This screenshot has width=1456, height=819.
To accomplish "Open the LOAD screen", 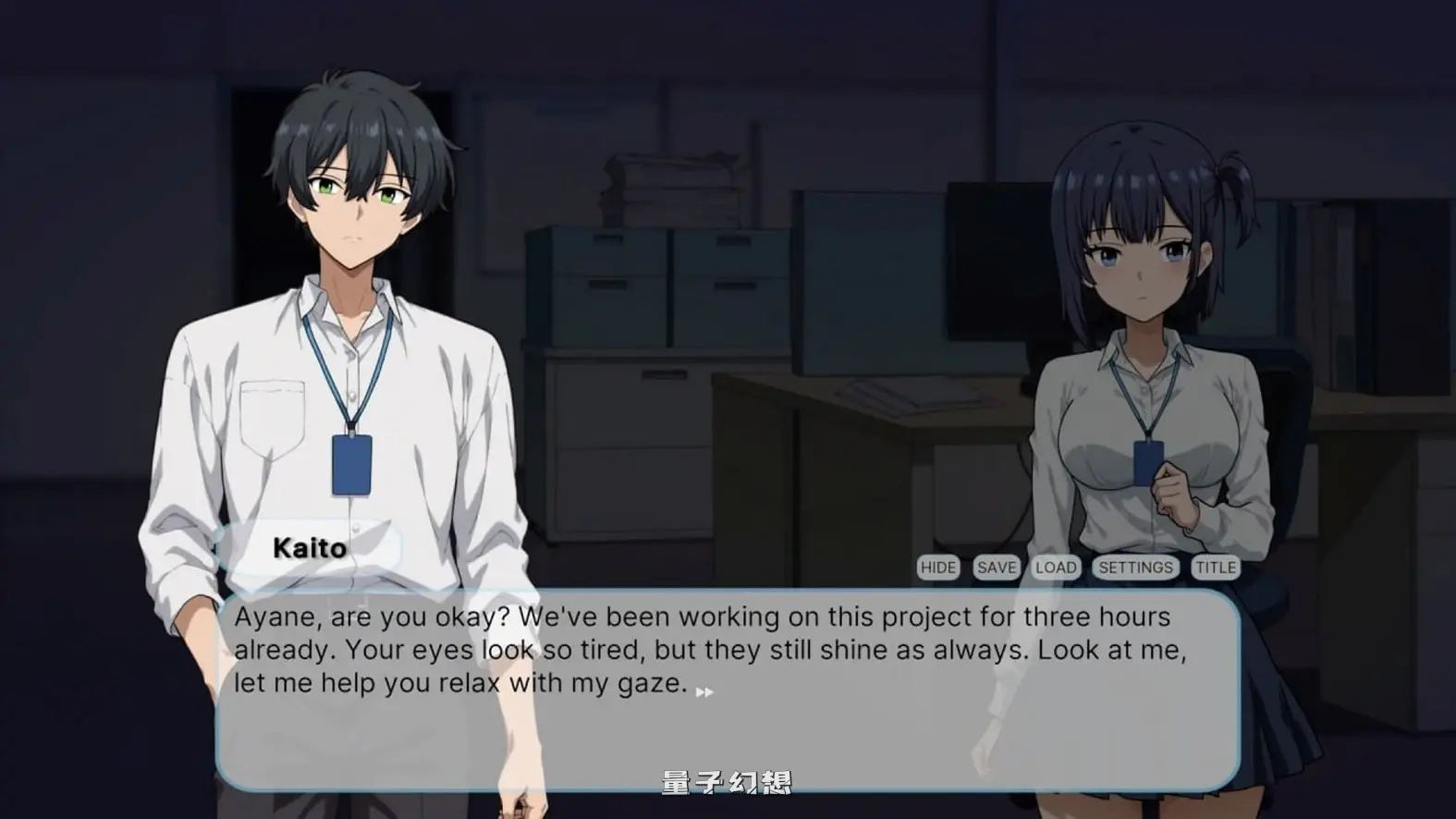I will pos(1056,567).
